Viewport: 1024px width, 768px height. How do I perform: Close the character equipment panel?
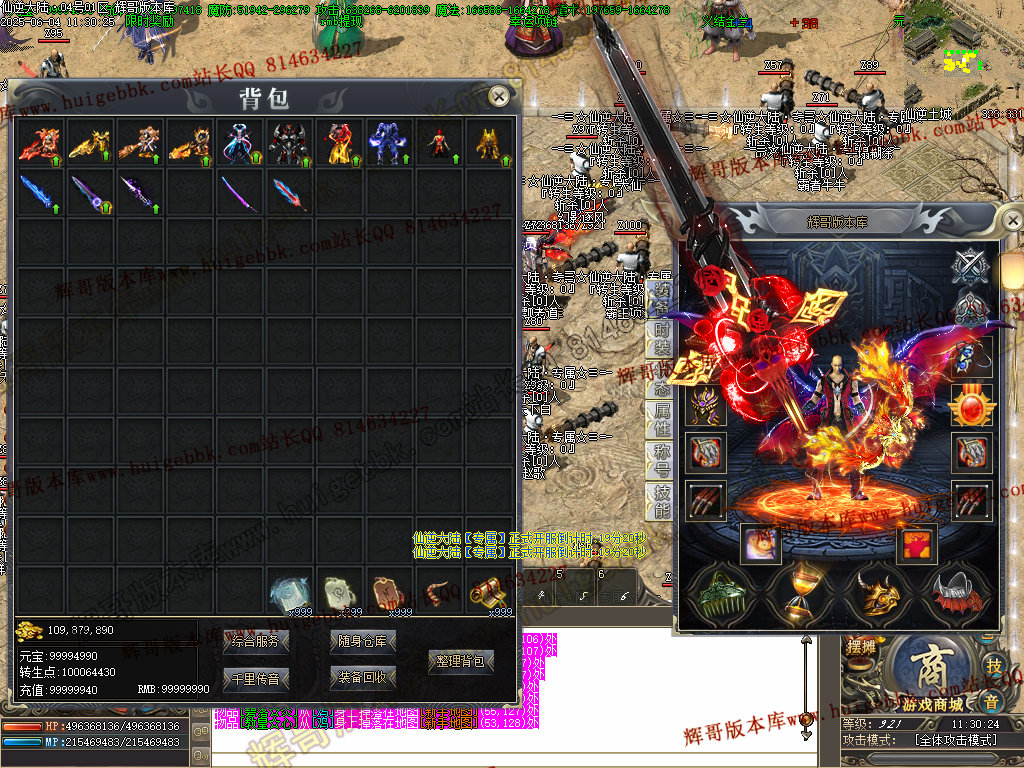(x=1011, y=219)
